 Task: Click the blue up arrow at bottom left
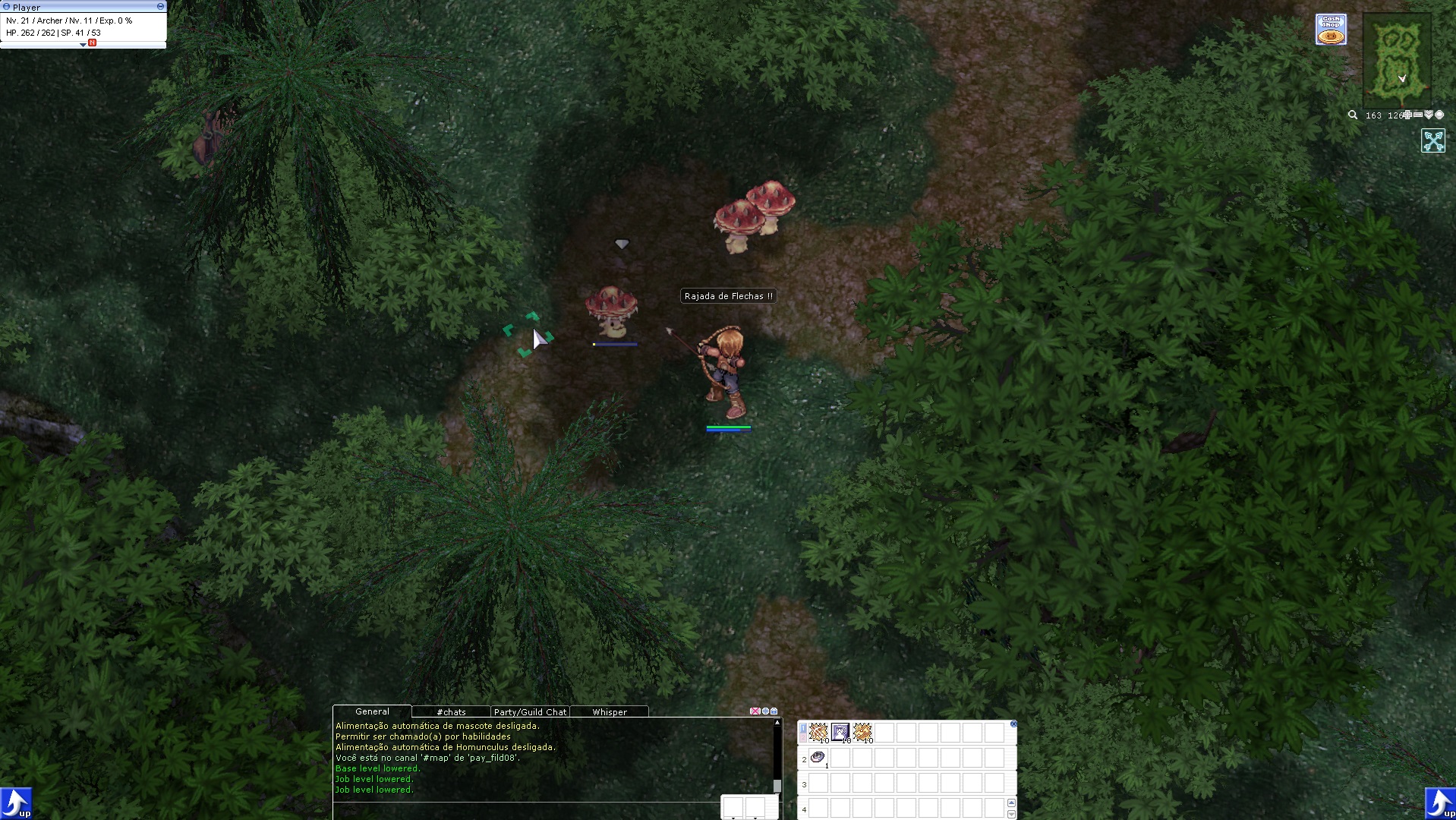point(15,803)
